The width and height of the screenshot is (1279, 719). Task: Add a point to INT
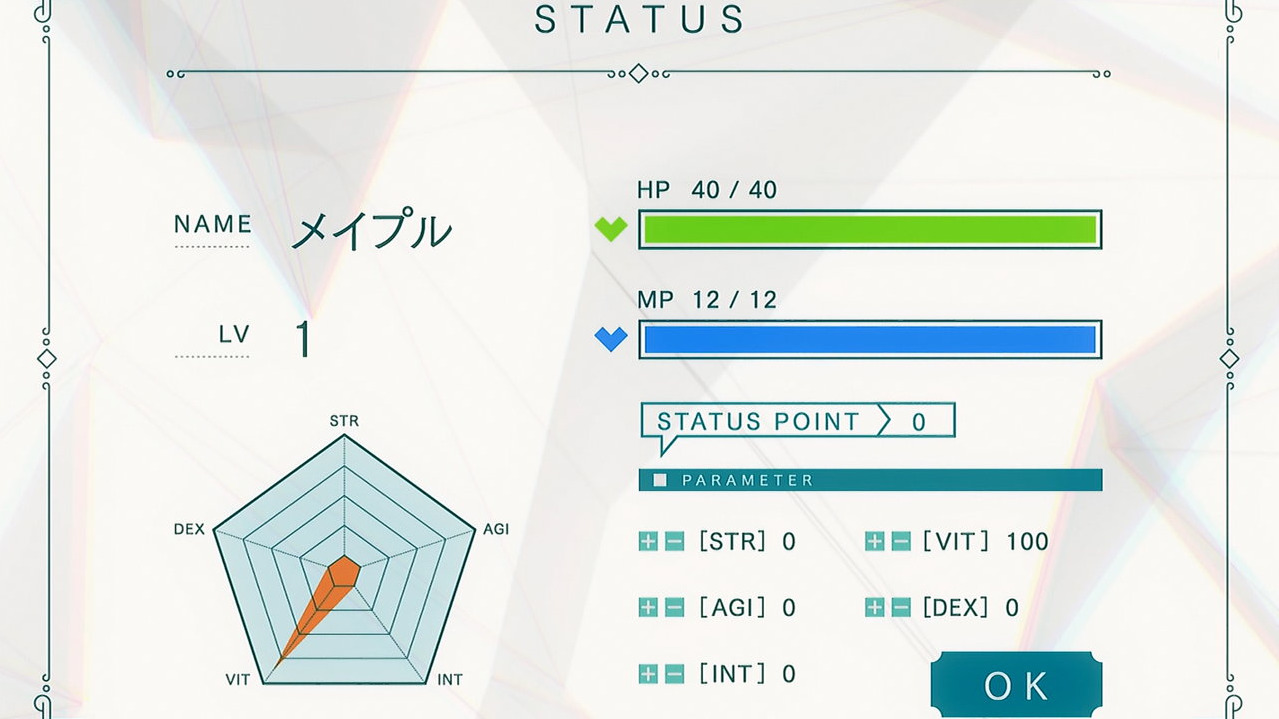(648, 674)
